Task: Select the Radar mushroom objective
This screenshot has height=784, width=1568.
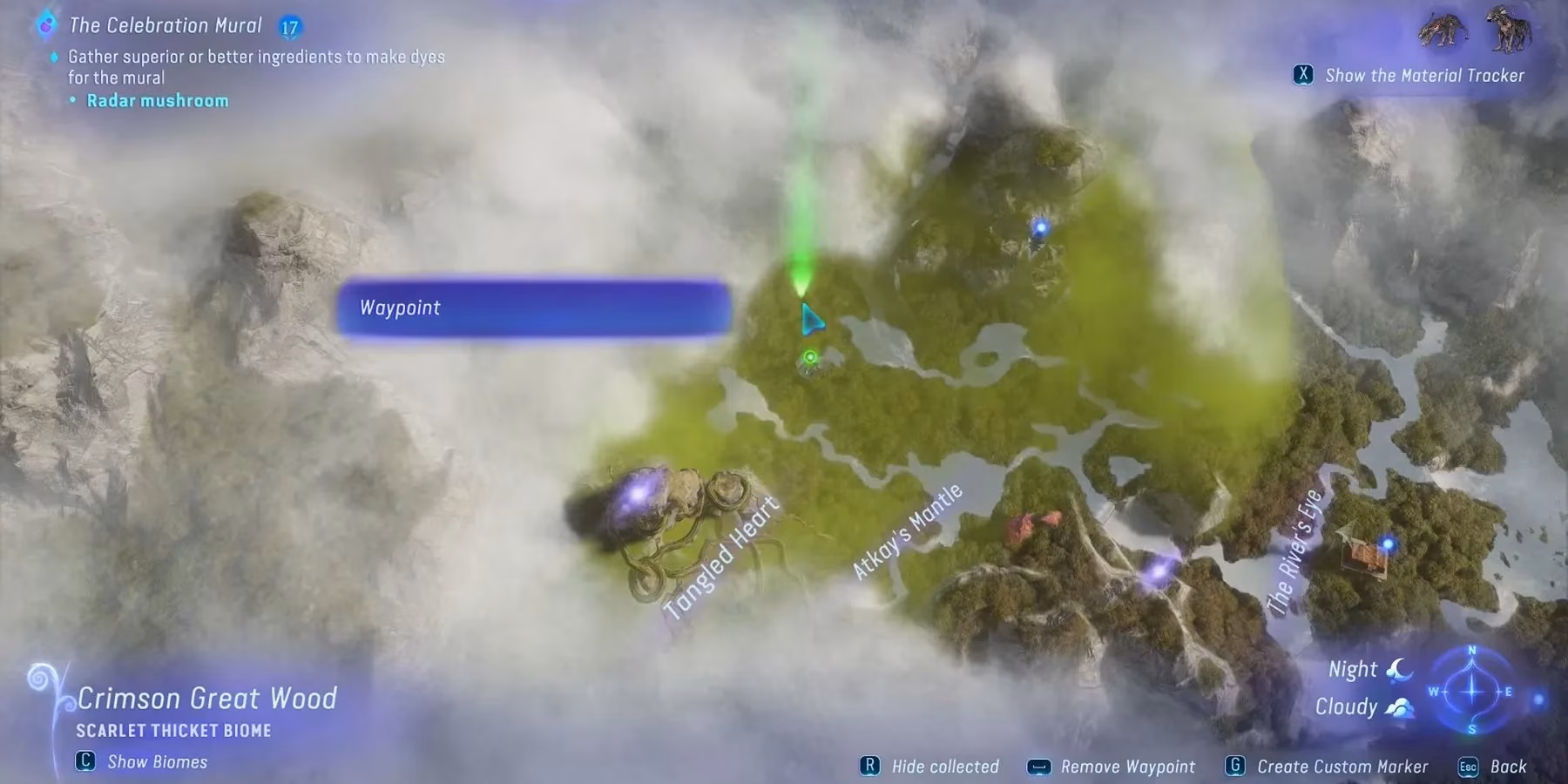Action: [157, 99]
